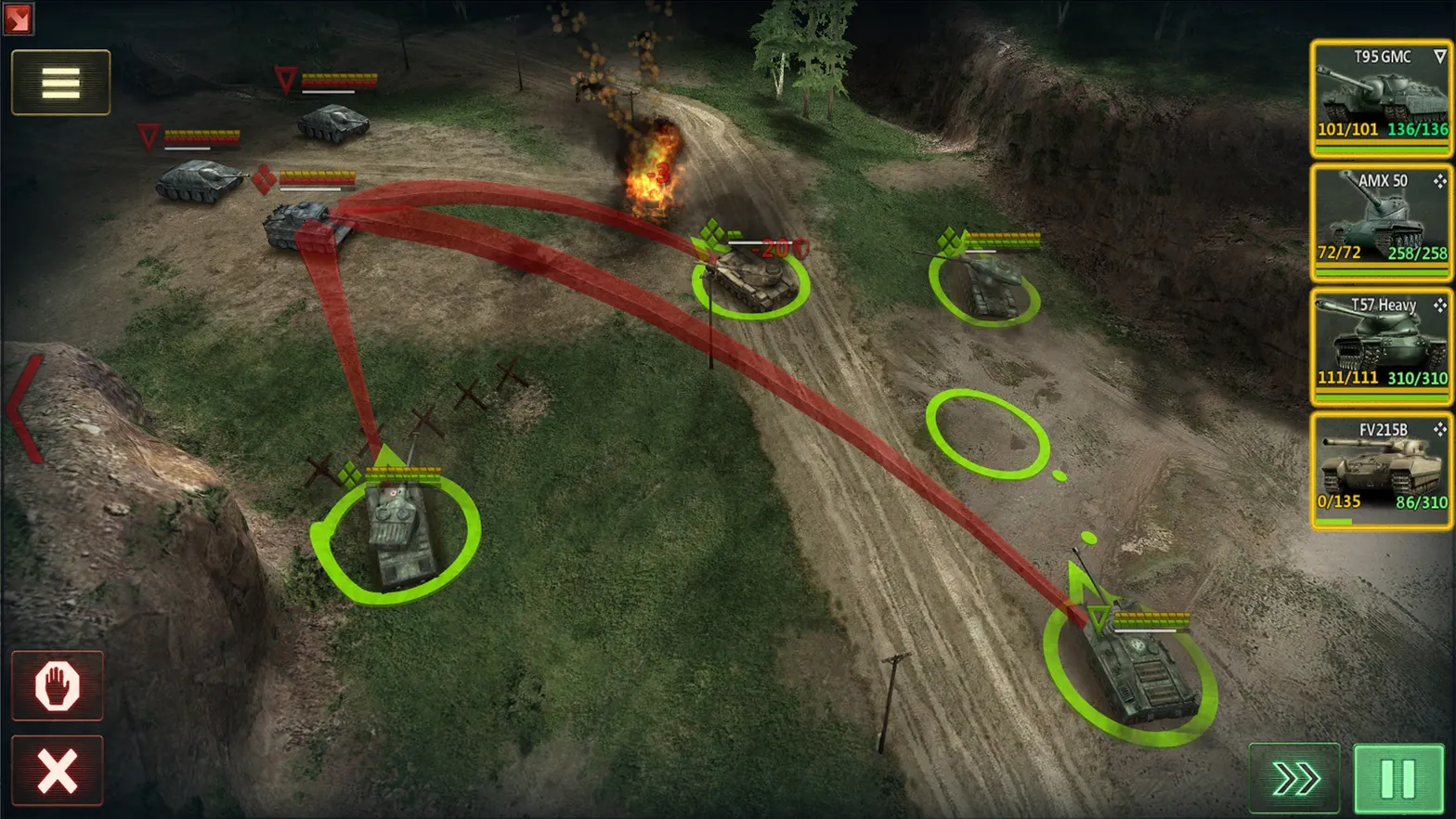This screenshot has width=1456, height=819.
Task: Open the in-game hamburger menu icon
Action: 59,83
